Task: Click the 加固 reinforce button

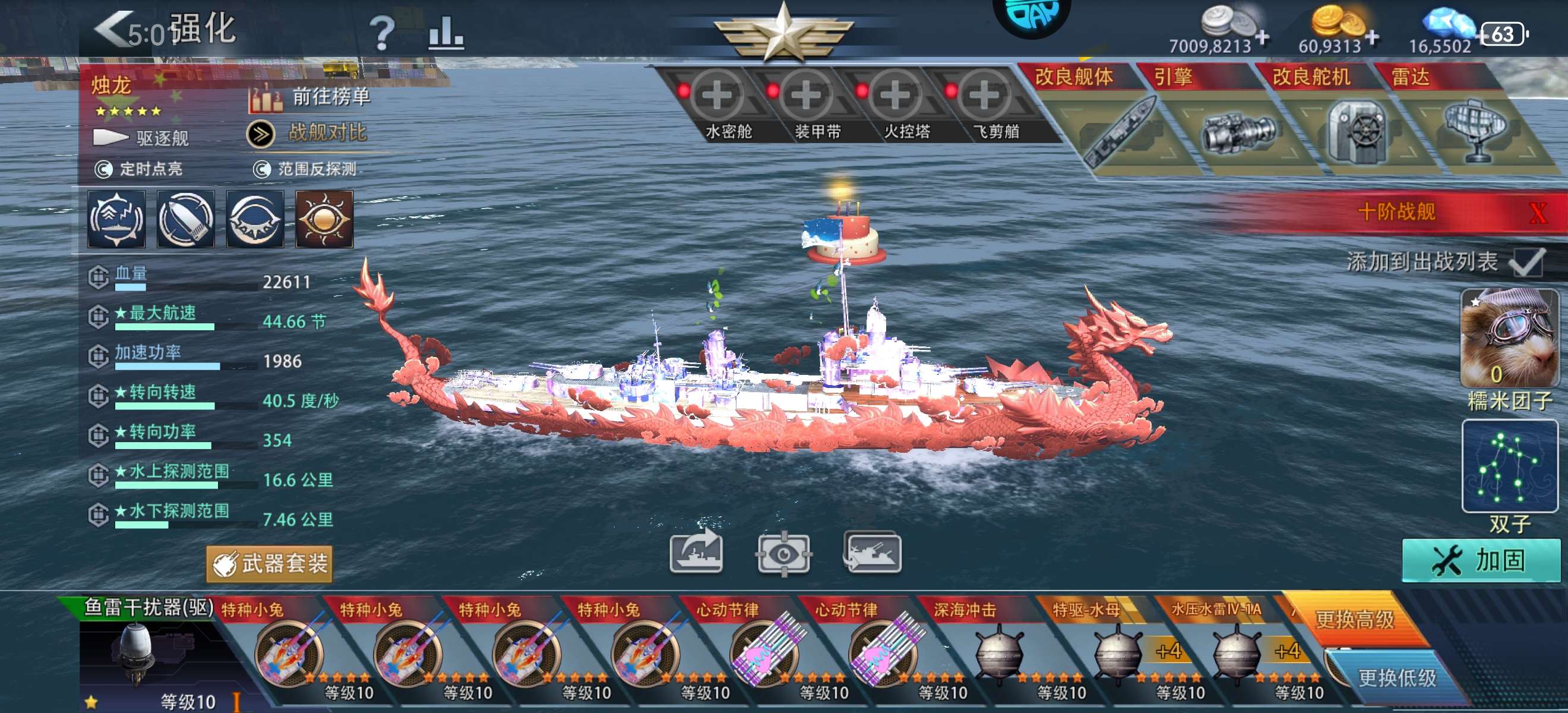Action: pos(1480,560)
